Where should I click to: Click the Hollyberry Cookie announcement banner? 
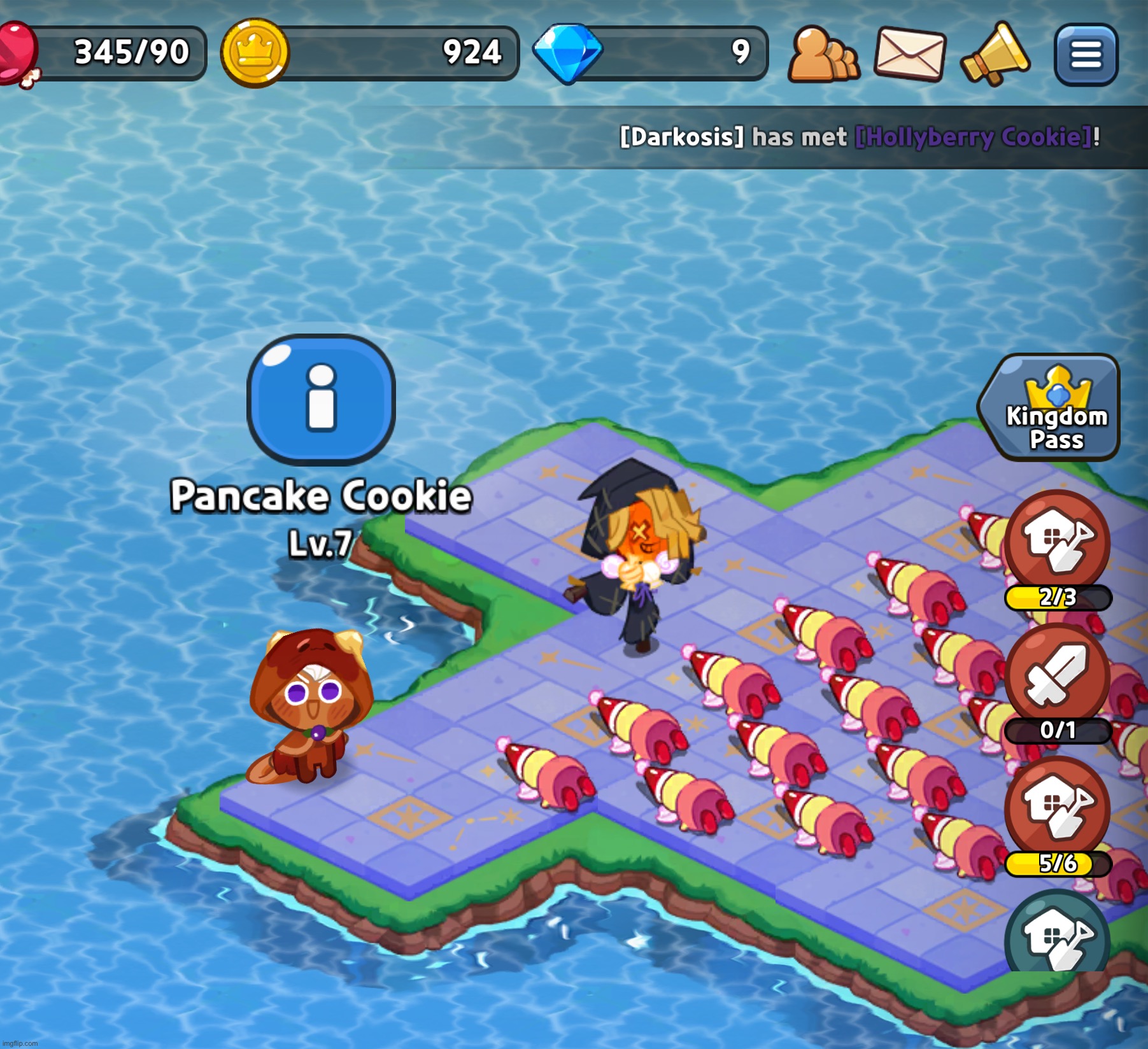(860, 137)
